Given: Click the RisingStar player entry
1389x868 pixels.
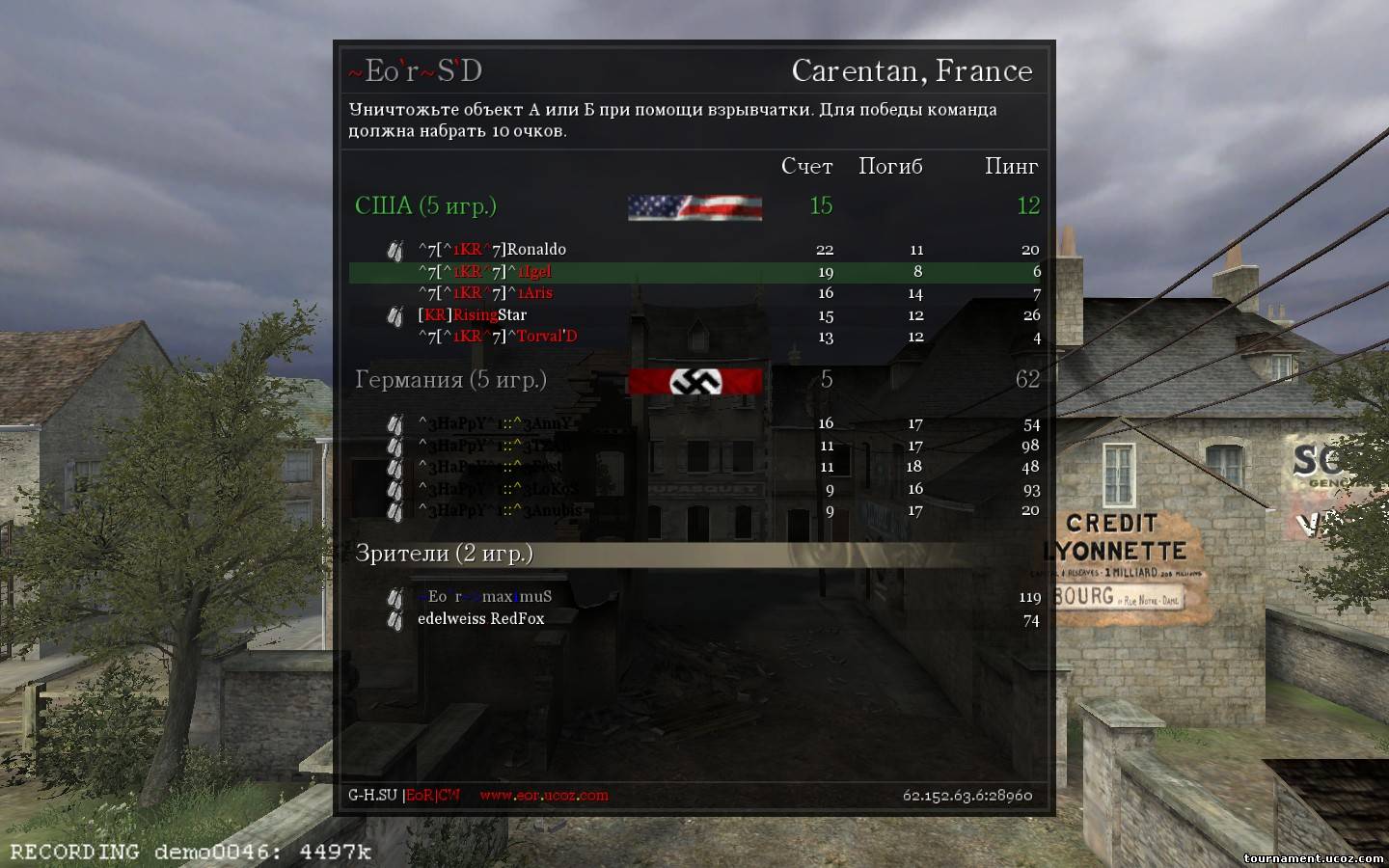Looking at the screenshot, I should click(x=473, y=315).
